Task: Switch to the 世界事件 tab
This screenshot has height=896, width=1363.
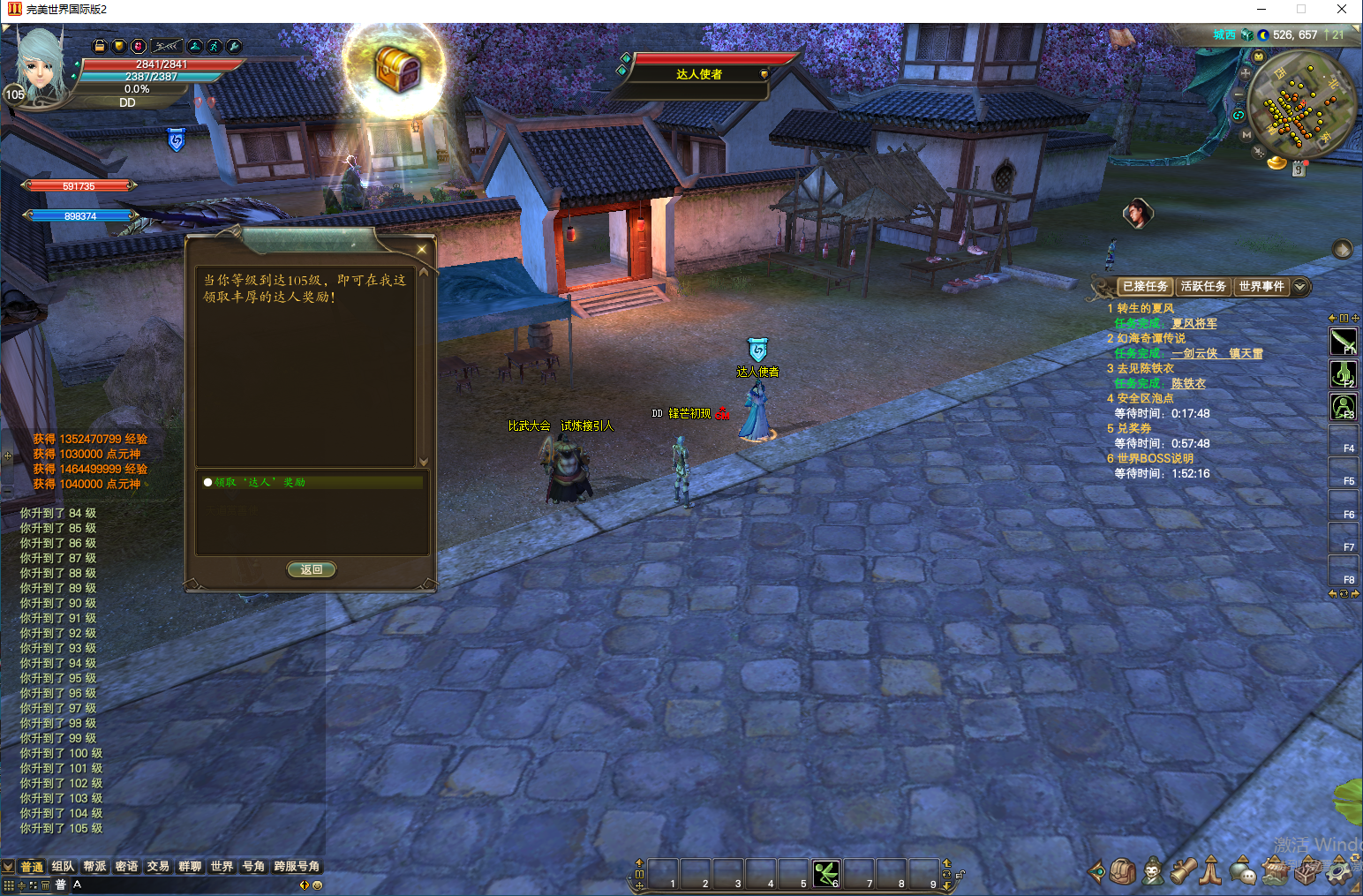Action: pos(1261,286)
